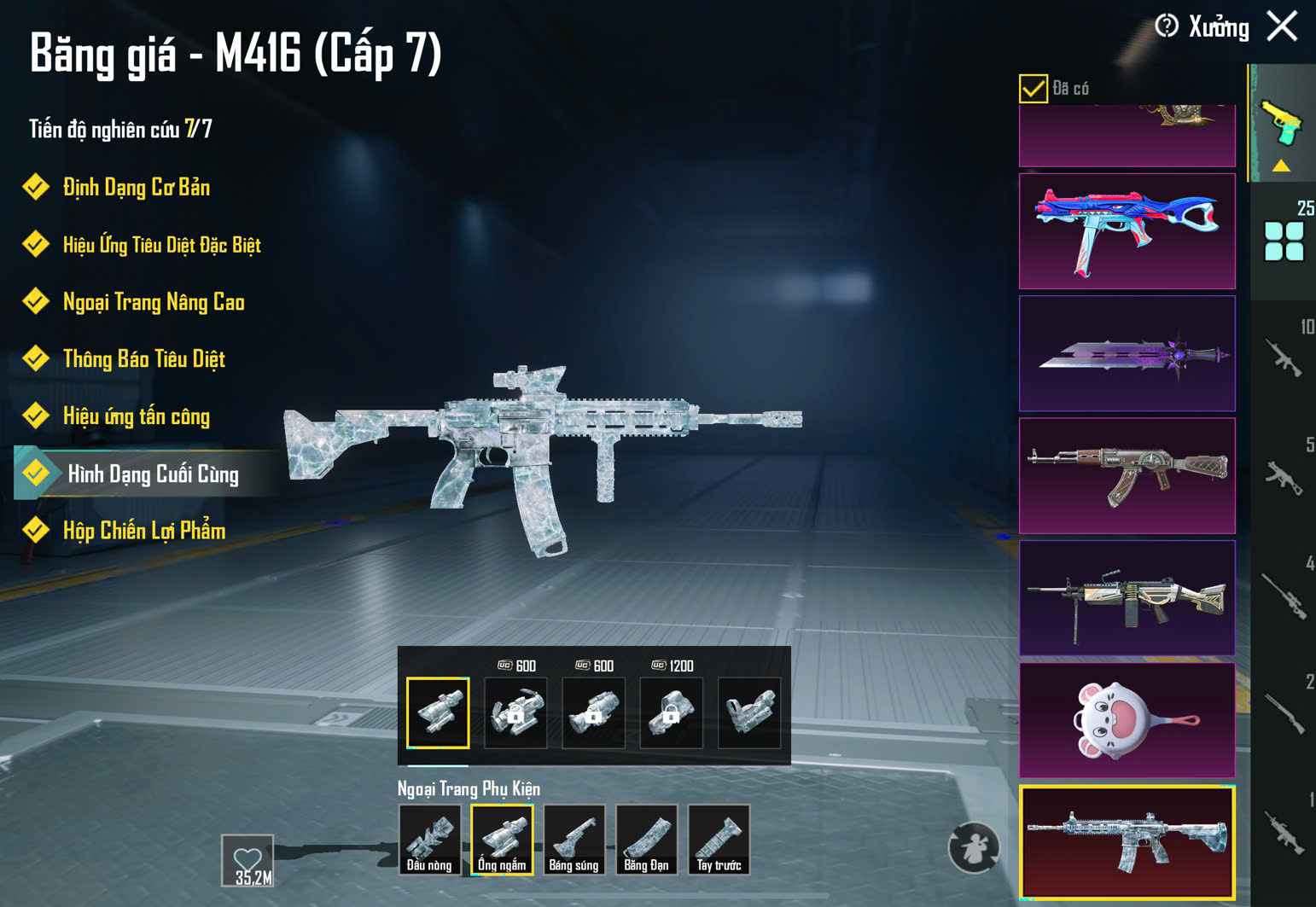
Task: Open the Tay trước attachment tab
Action: tap(719, 840)
